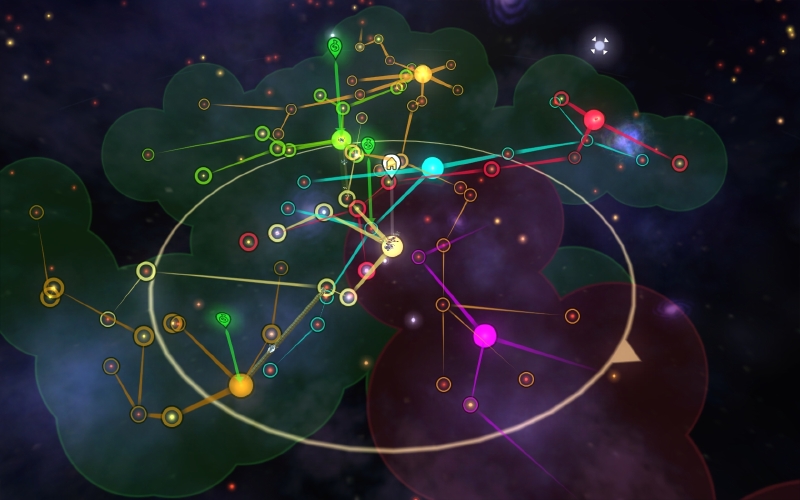Viewport: 800px width, 500px height.
Task: Pick the large bright yellow system node
Action: 422,74
